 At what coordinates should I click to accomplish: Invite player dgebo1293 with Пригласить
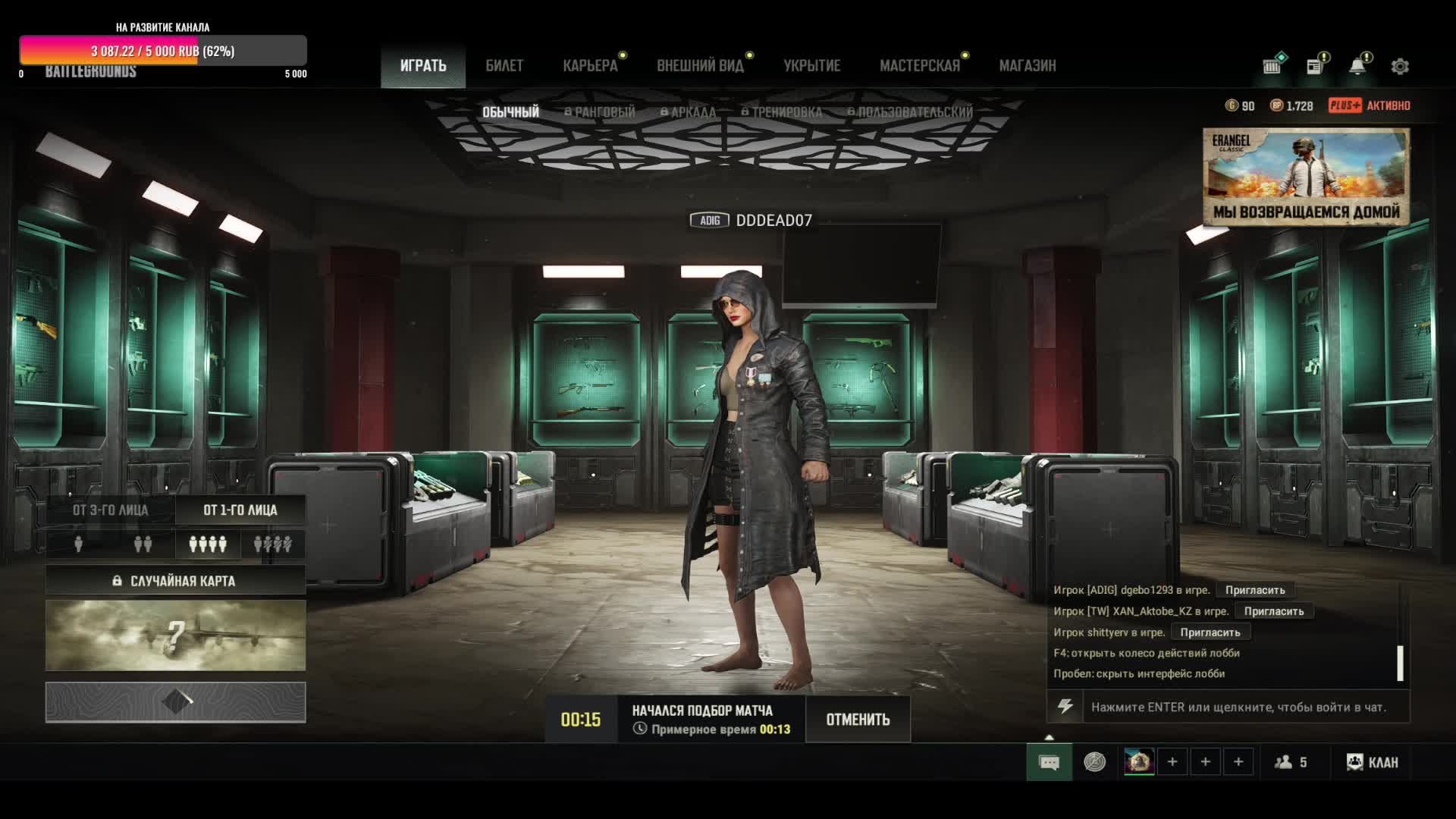[x=1255, y=590]
